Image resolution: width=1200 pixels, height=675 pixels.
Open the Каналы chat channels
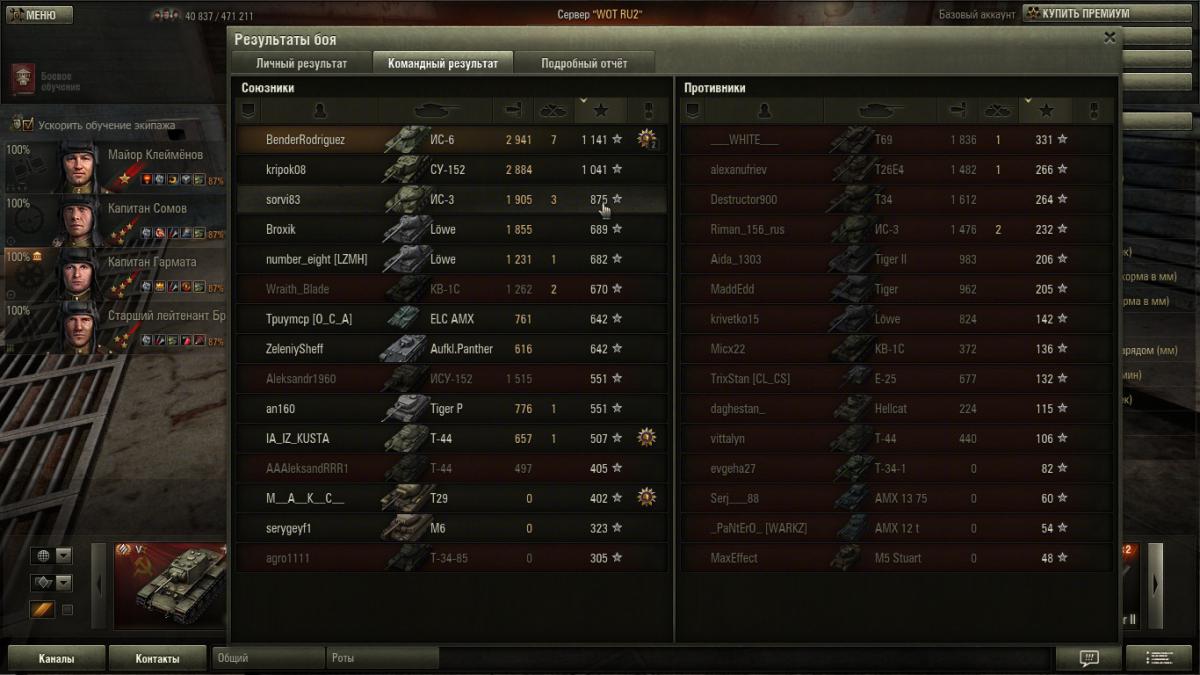56,659
